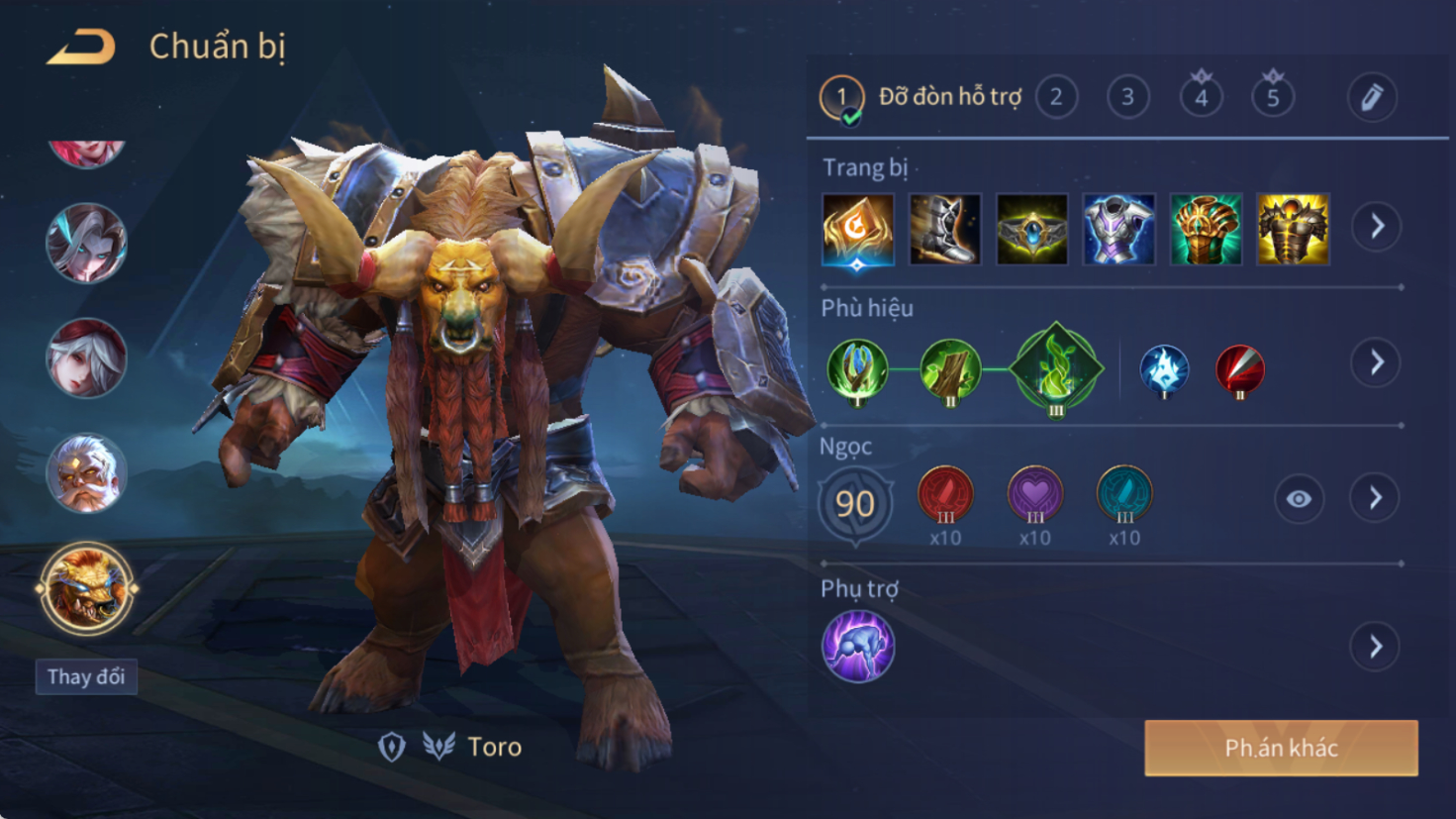Select the silver chestplate equipment item
This screenshot has height=819, width=1456.
pos(1118,230)
